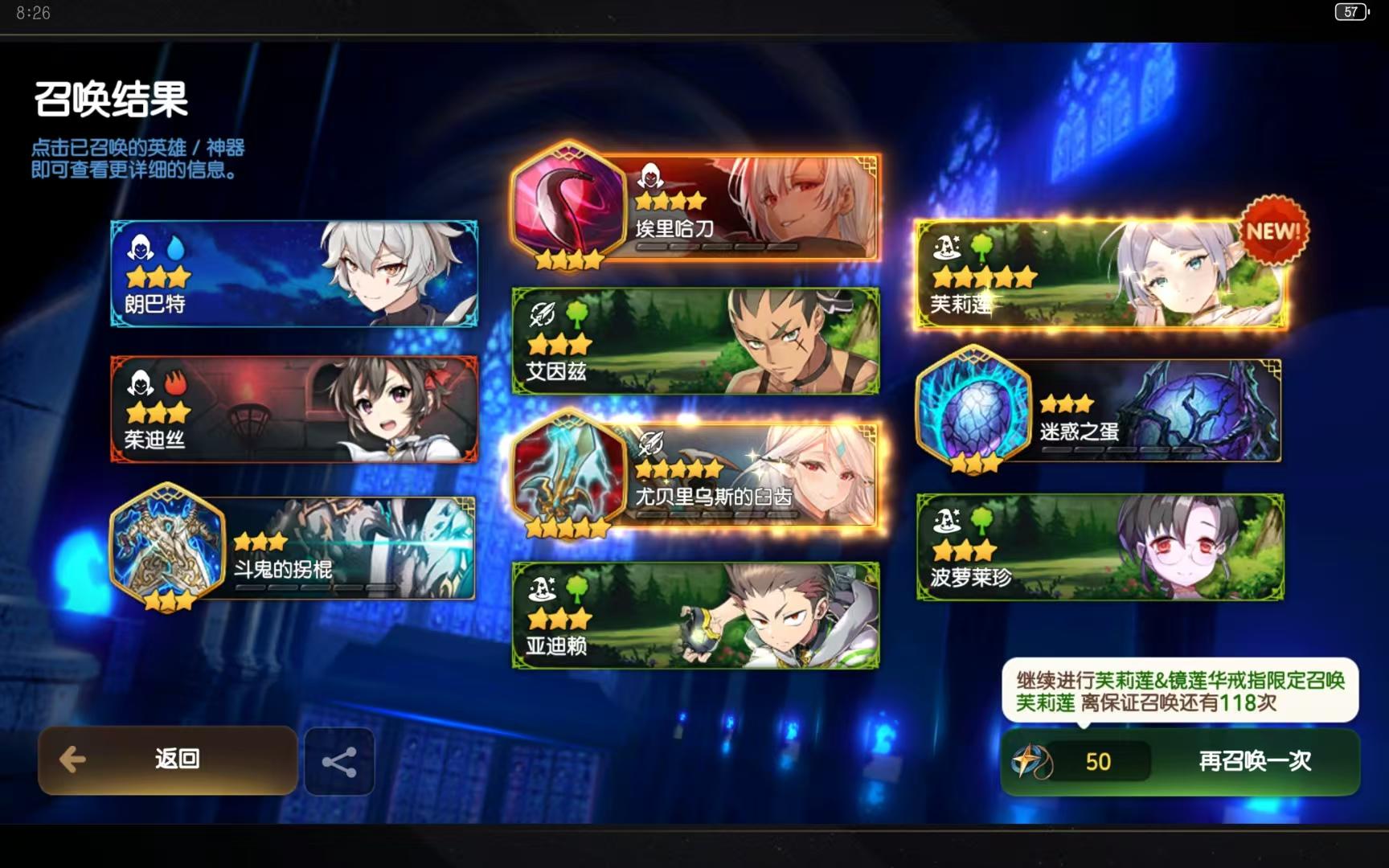Click the battery indicator showing 57
The height and width of the screenshot is (868, 1389).
[x=1351, y=12]
